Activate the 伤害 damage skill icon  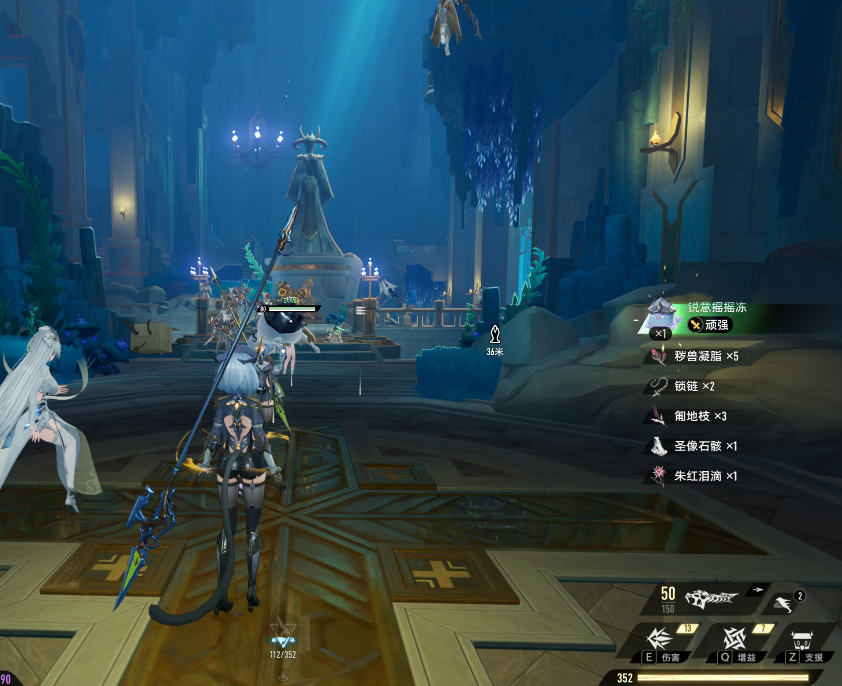[x=660, y=639]
